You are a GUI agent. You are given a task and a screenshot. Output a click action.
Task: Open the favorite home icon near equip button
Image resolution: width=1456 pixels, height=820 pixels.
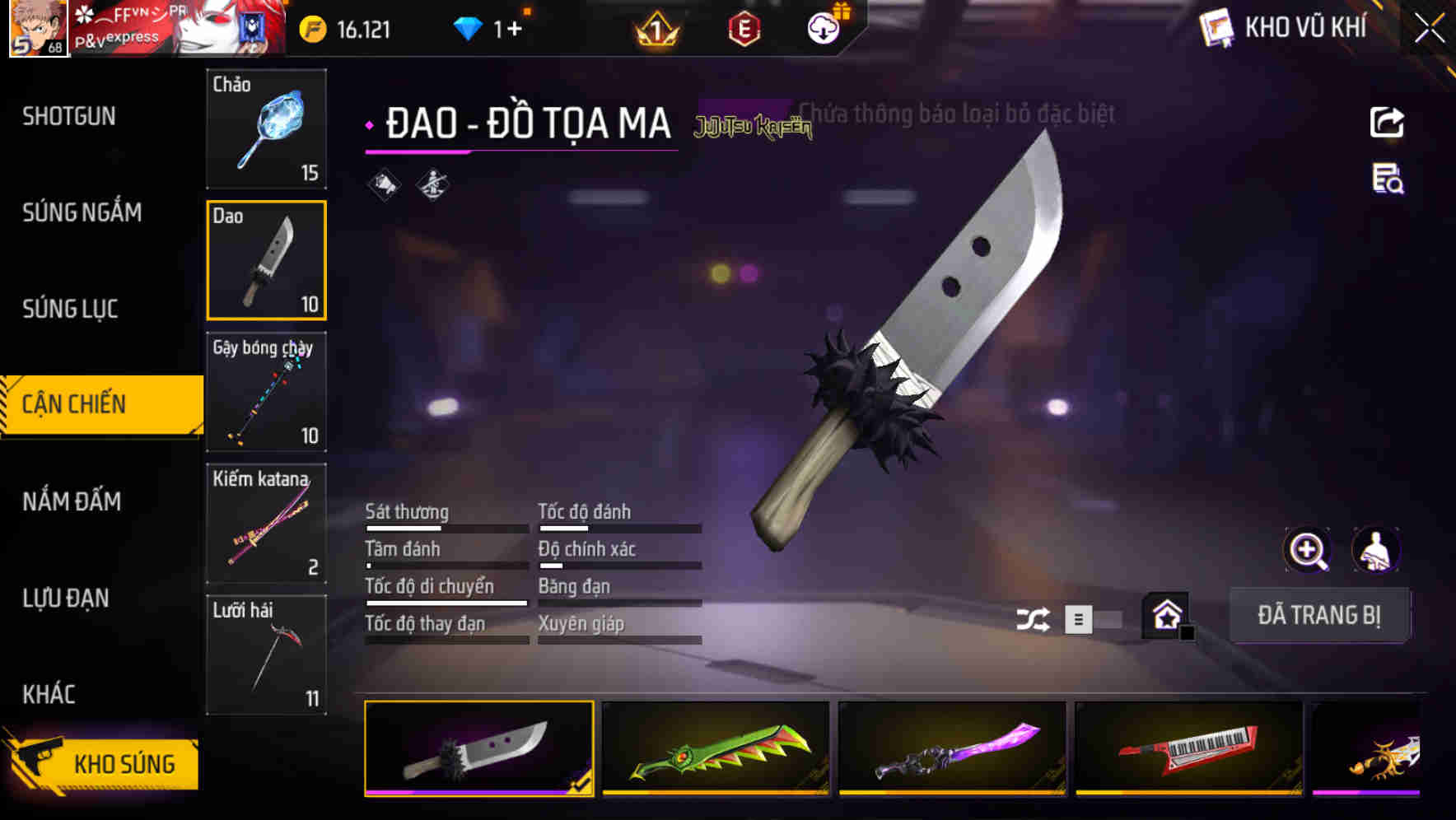[1166, 616]
